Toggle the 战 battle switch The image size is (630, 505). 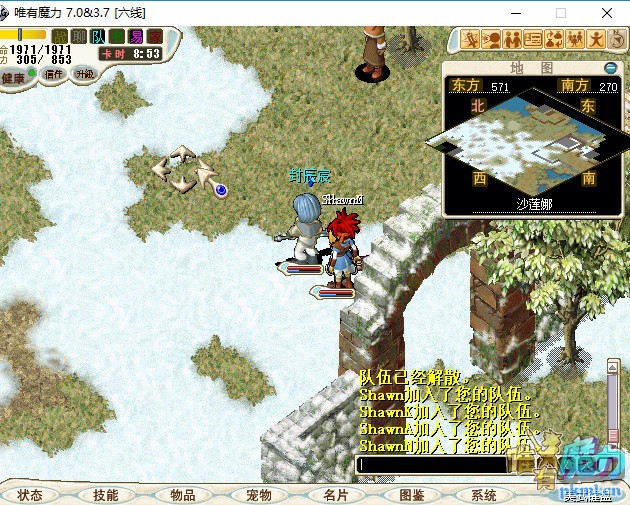point(60,37)
